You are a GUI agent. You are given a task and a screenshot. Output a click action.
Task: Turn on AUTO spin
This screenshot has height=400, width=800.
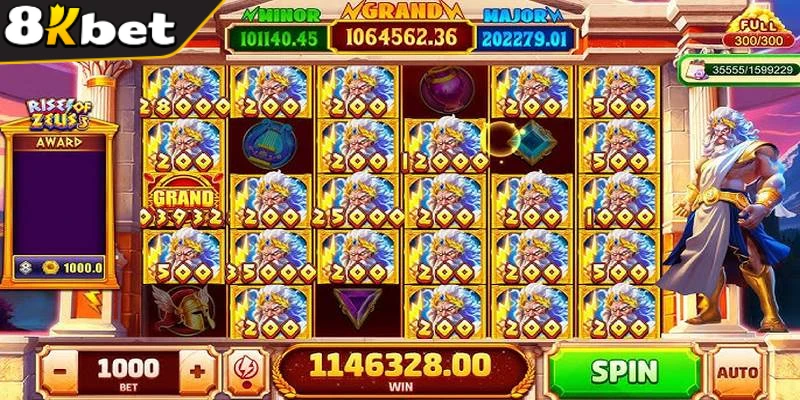pyautogui.click(x=740, y=372)
